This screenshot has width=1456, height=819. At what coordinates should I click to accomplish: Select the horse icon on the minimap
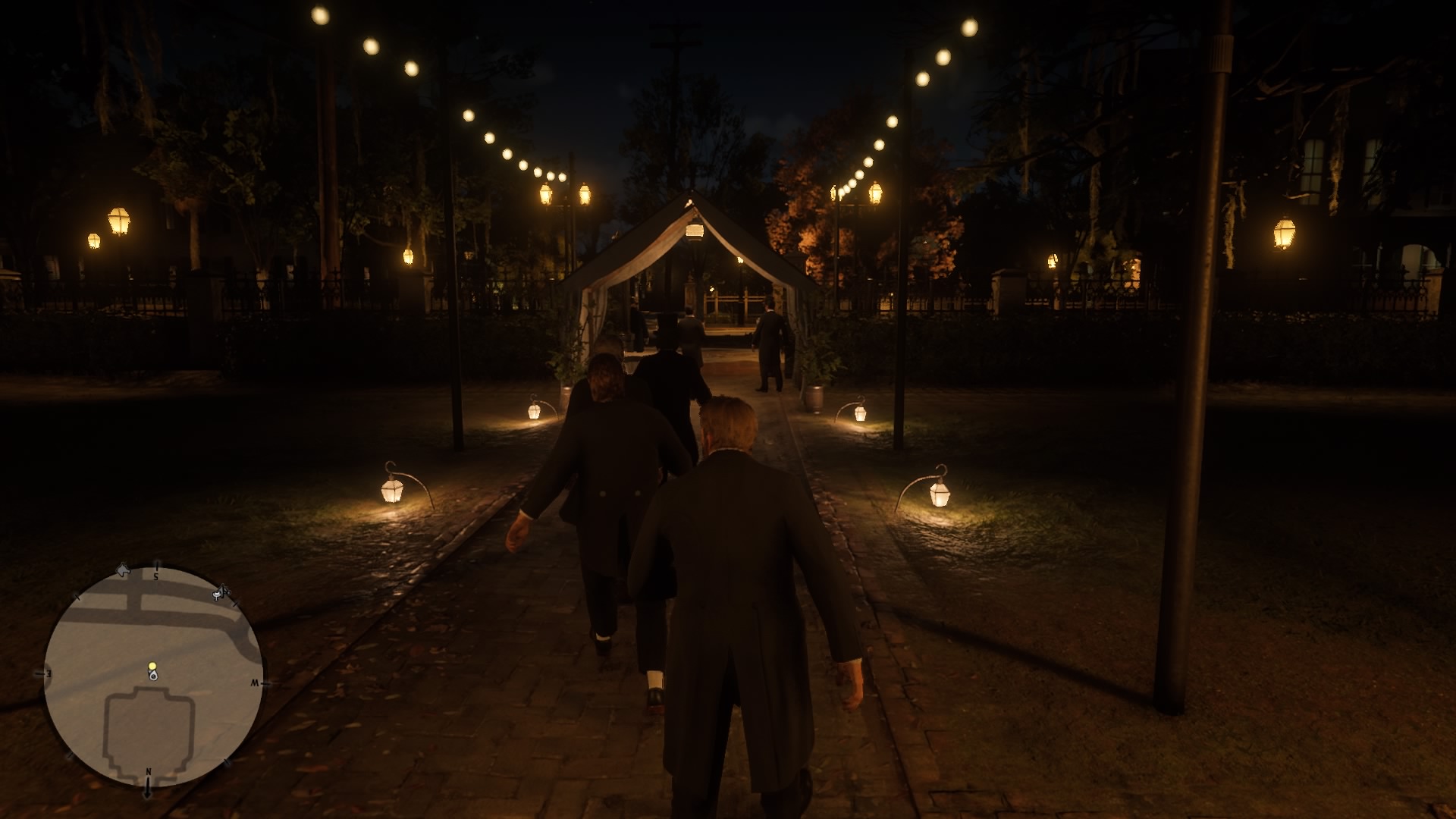123,570
